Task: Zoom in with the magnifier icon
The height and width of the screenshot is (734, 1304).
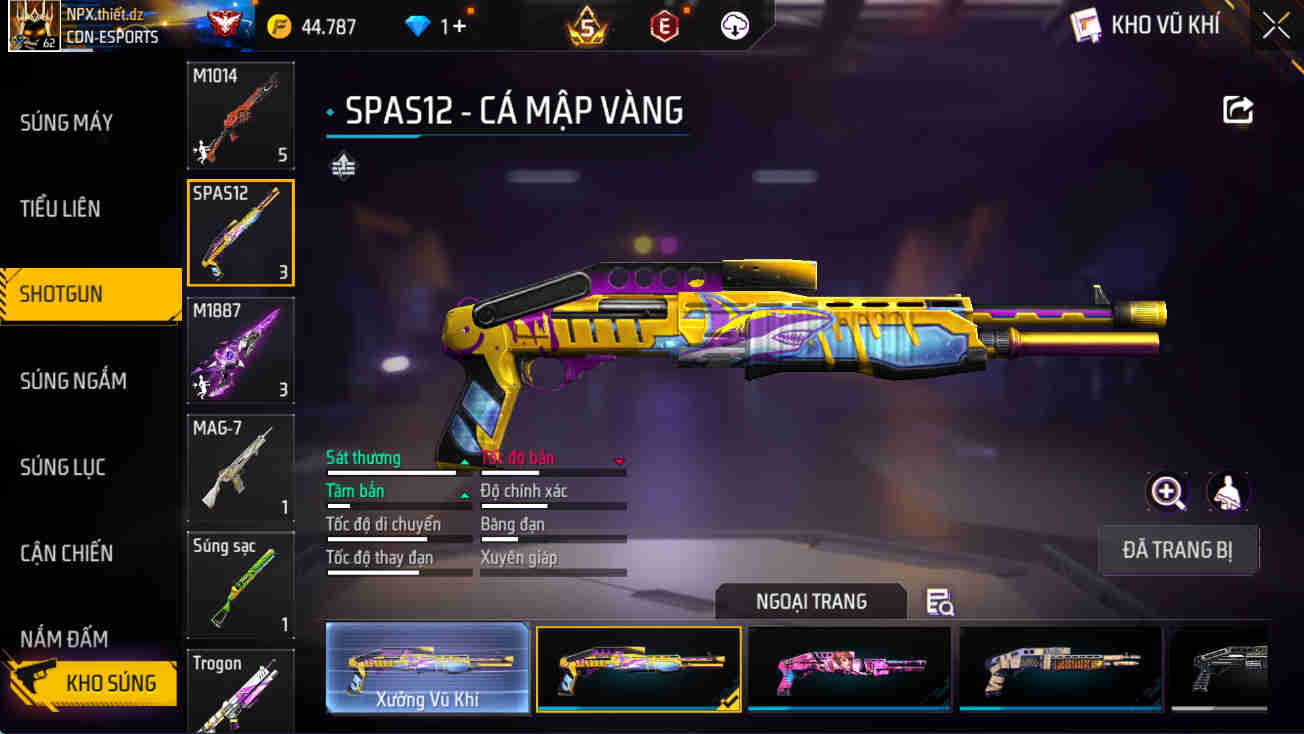Action: pos(1167,491)
